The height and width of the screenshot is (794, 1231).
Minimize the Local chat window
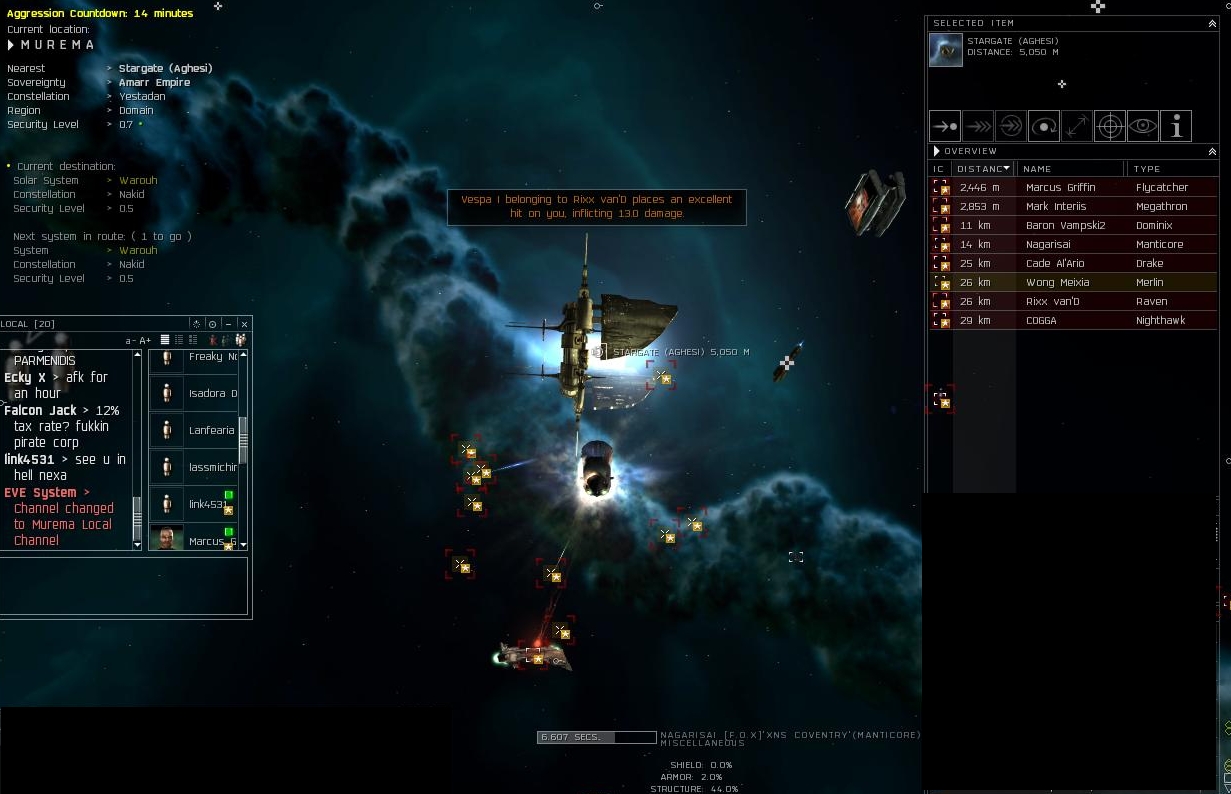[x=228, y=324]
